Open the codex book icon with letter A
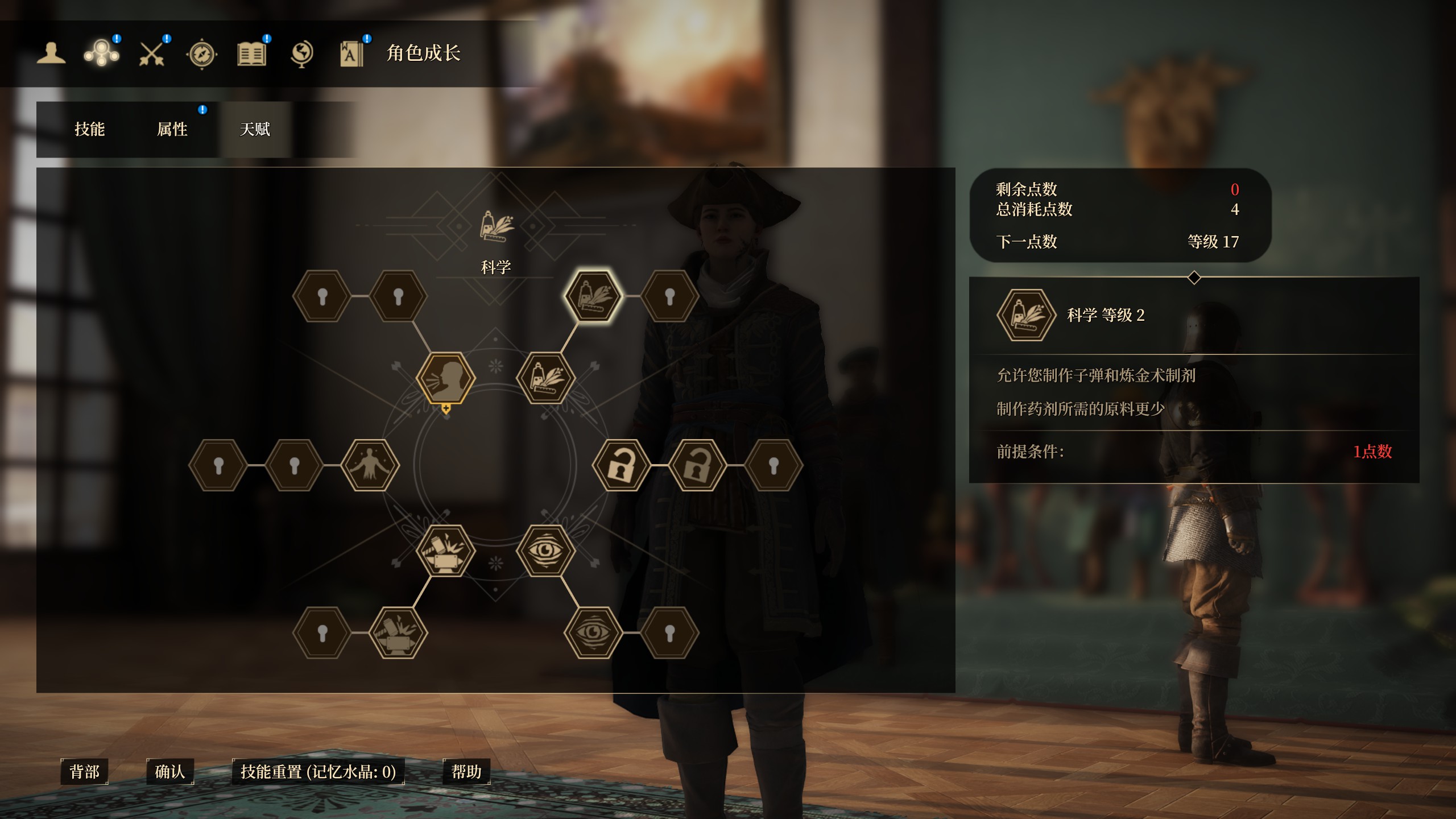 (x=351, y=55)
